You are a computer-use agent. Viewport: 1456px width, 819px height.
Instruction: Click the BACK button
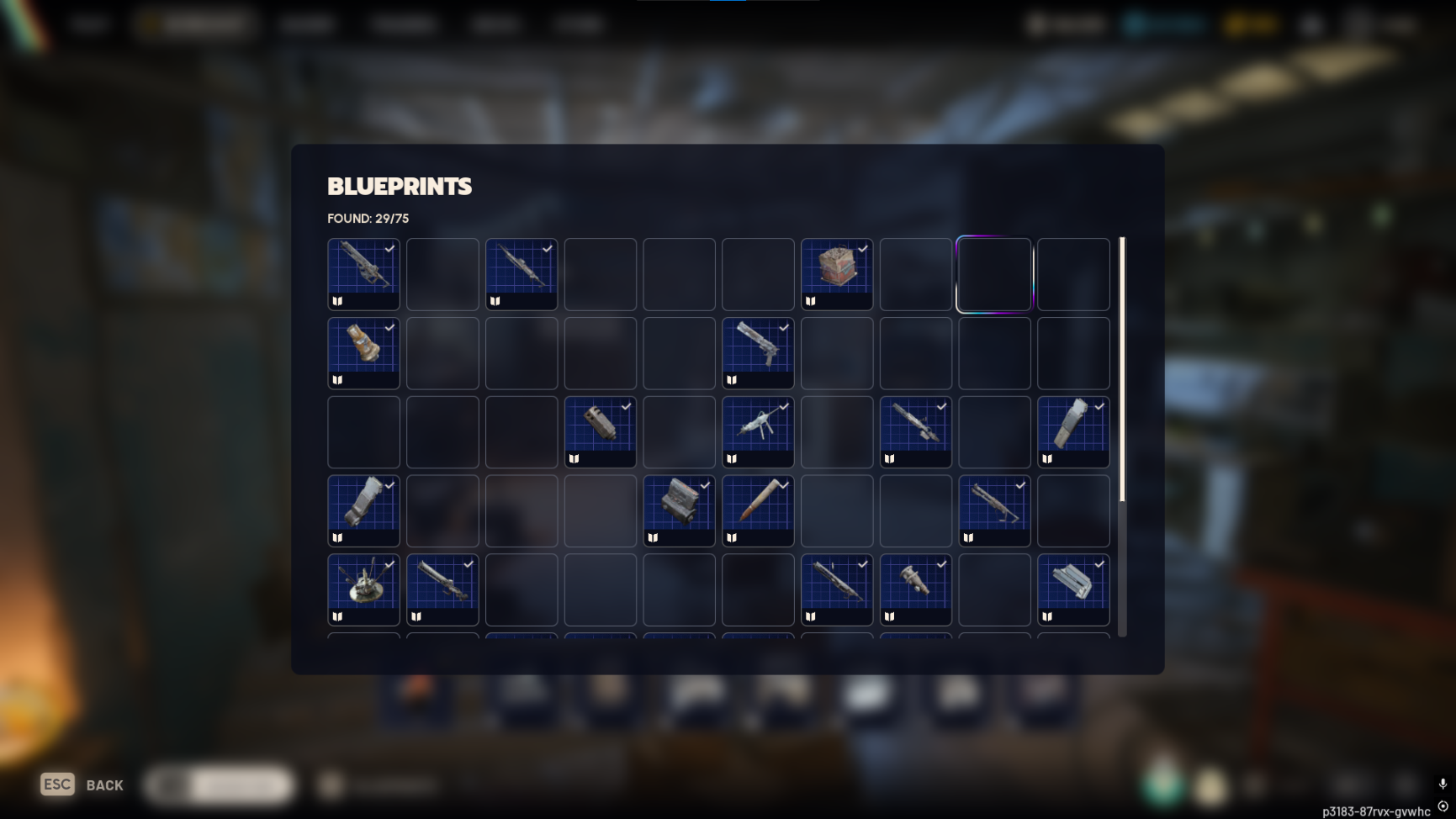click(x=104, y=785)
